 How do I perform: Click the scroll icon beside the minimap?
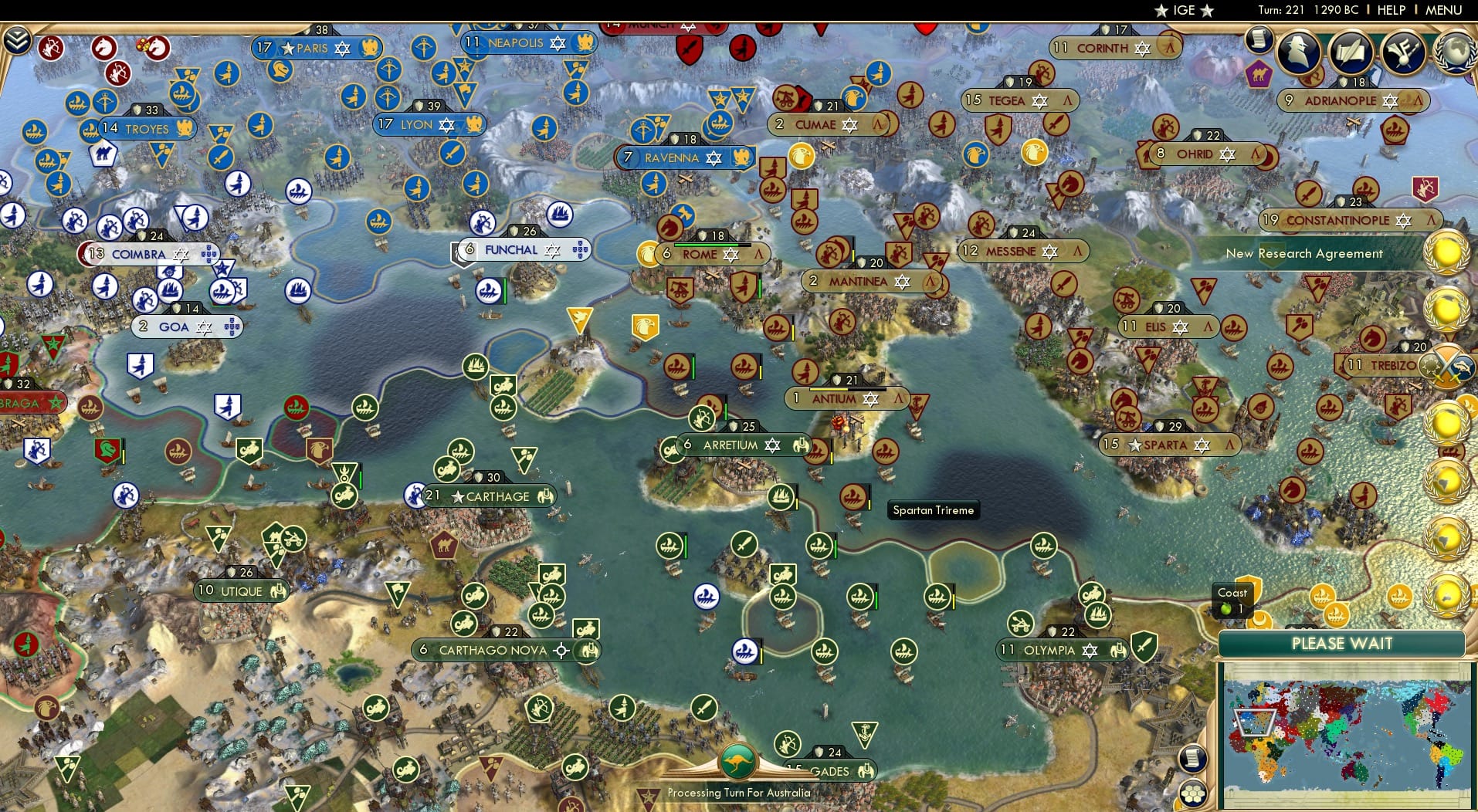[x=1192, y=758]
